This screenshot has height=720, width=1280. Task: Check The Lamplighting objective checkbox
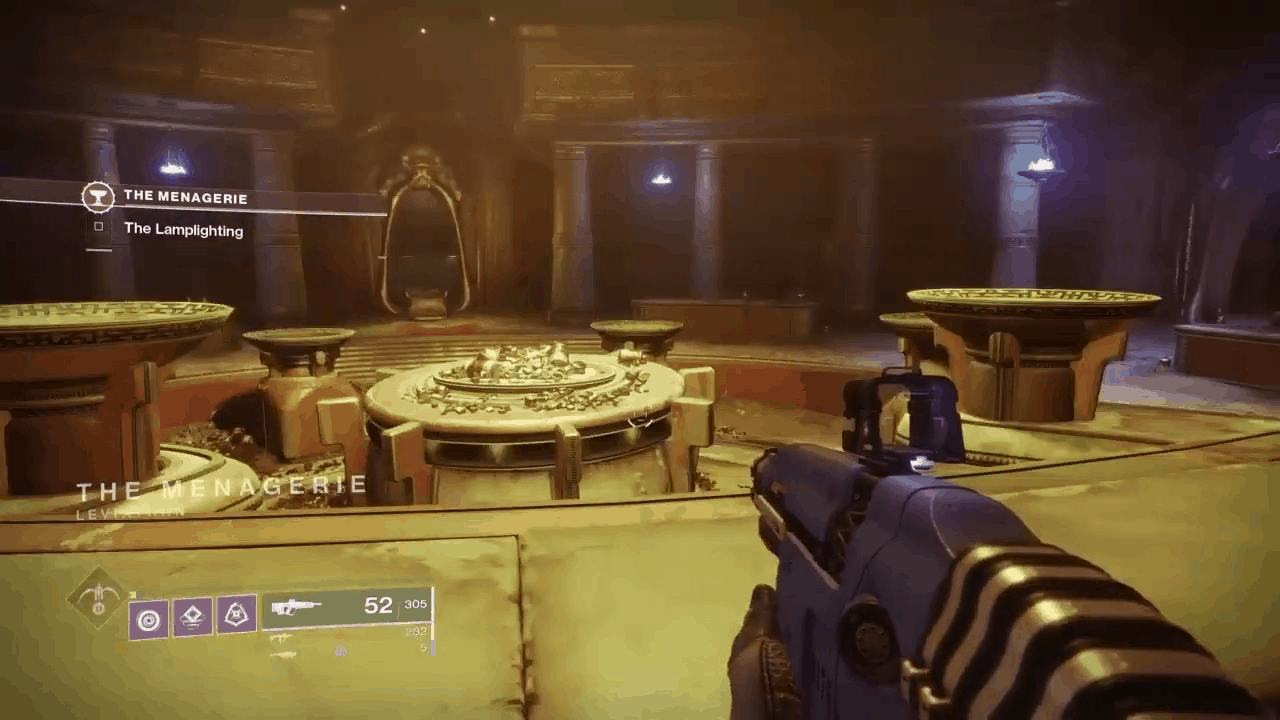[x=98, y=226]
